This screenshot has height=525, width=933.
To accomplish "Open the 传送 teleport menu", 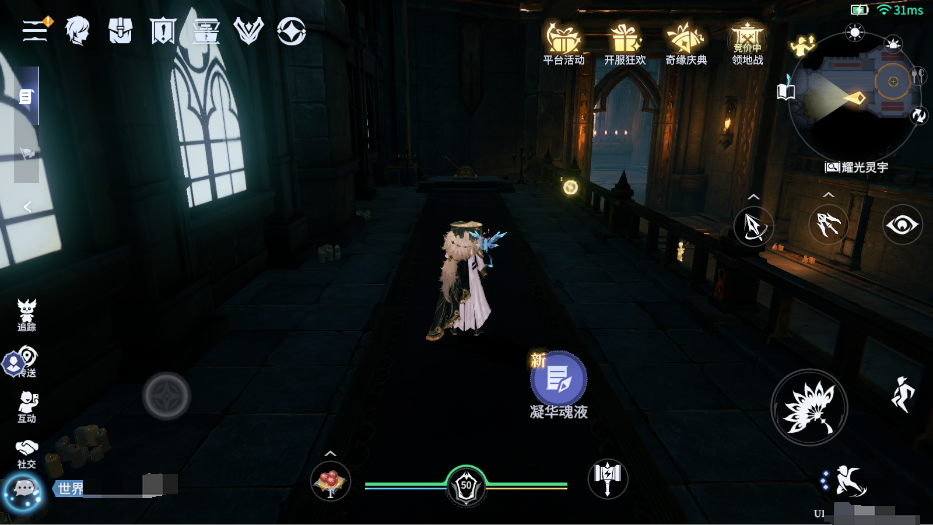I will (x=26, y=360).
